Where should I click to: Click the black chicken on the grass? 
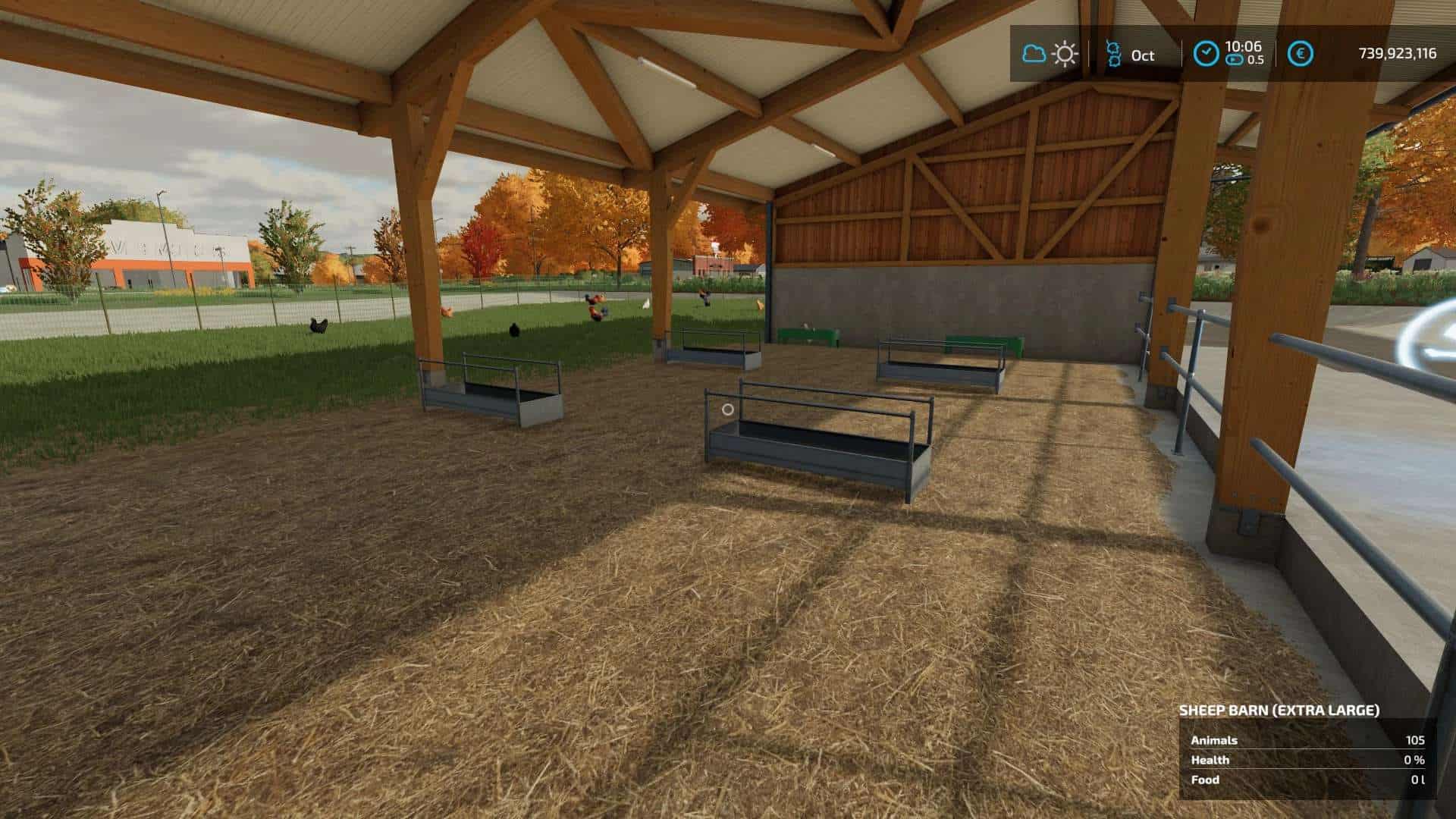318,328
